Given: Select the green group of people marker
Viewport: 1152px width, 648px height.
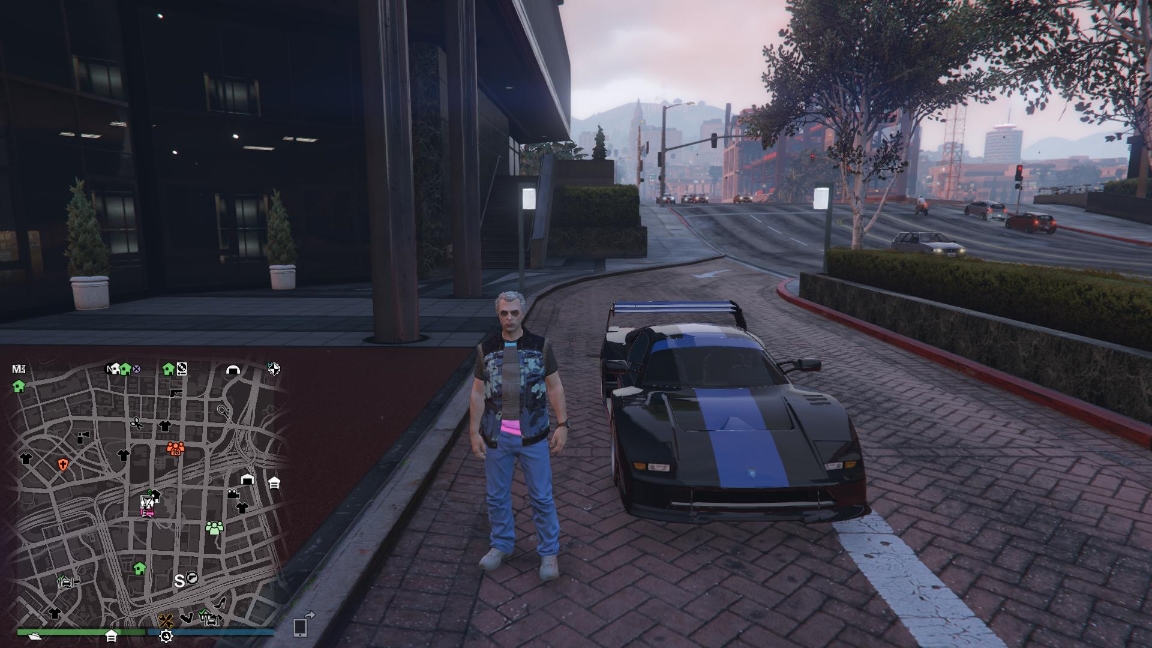Looking at the screenshot, I should [x=214, y=527].
